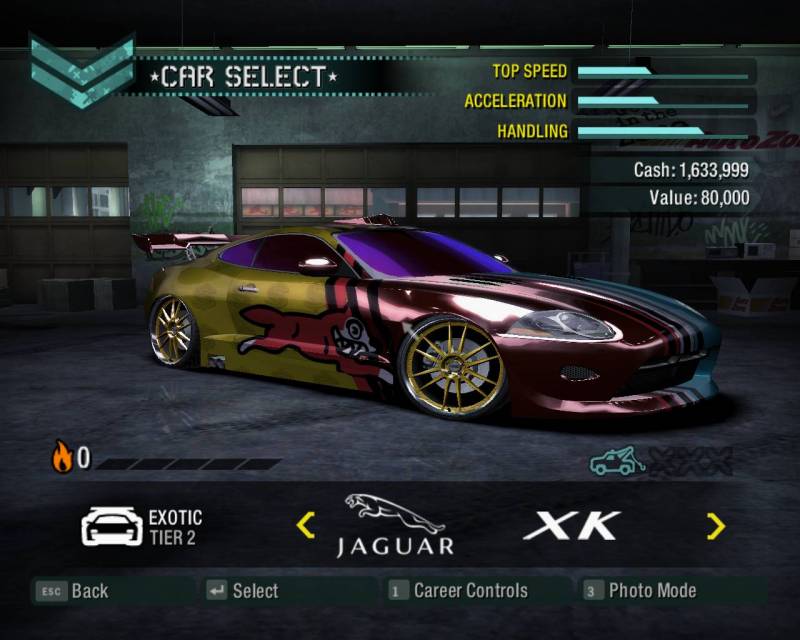The image size is (800, 640).
Task: Go back using the Back button
Action: (x=73, y=591)
